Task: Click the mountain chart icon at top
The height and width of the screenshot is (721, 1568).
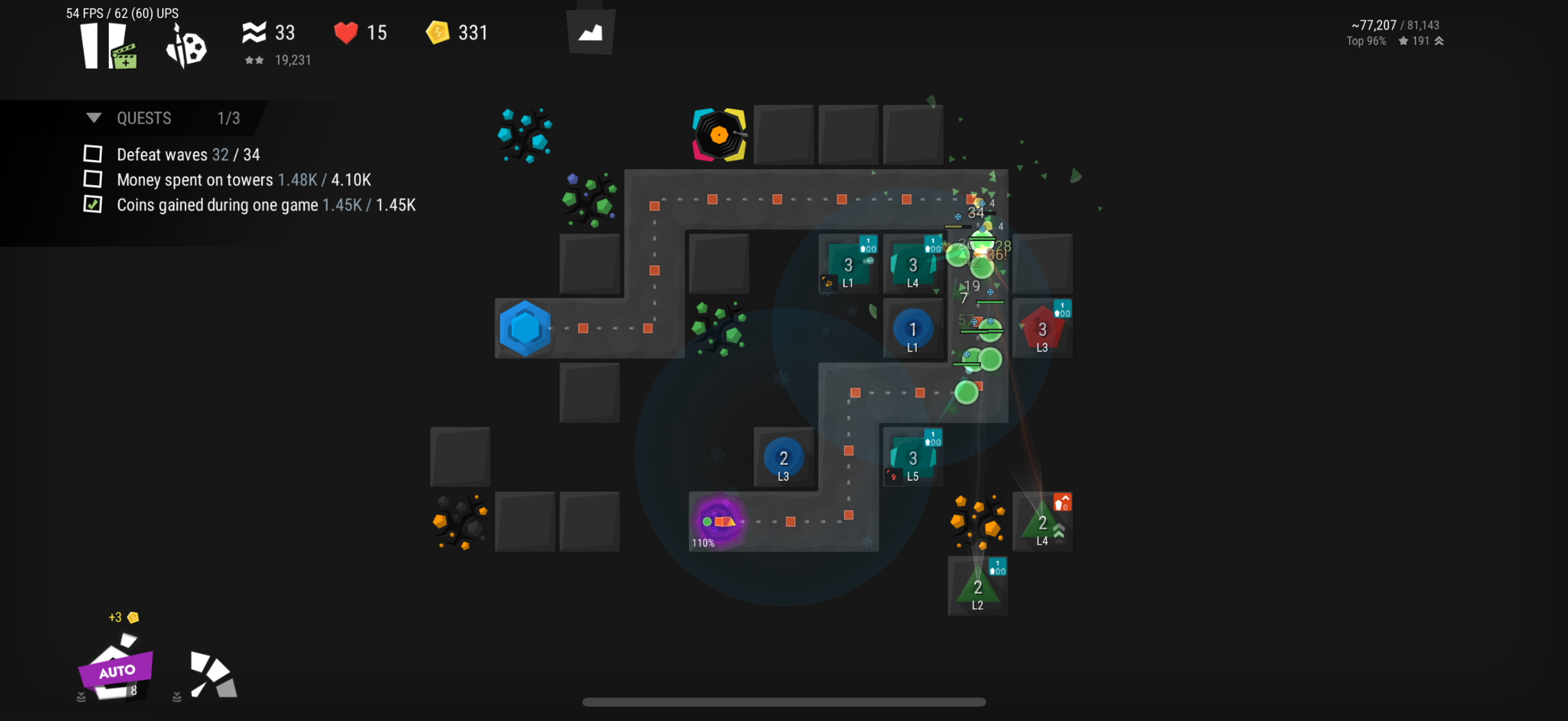Action: point(590,32)
